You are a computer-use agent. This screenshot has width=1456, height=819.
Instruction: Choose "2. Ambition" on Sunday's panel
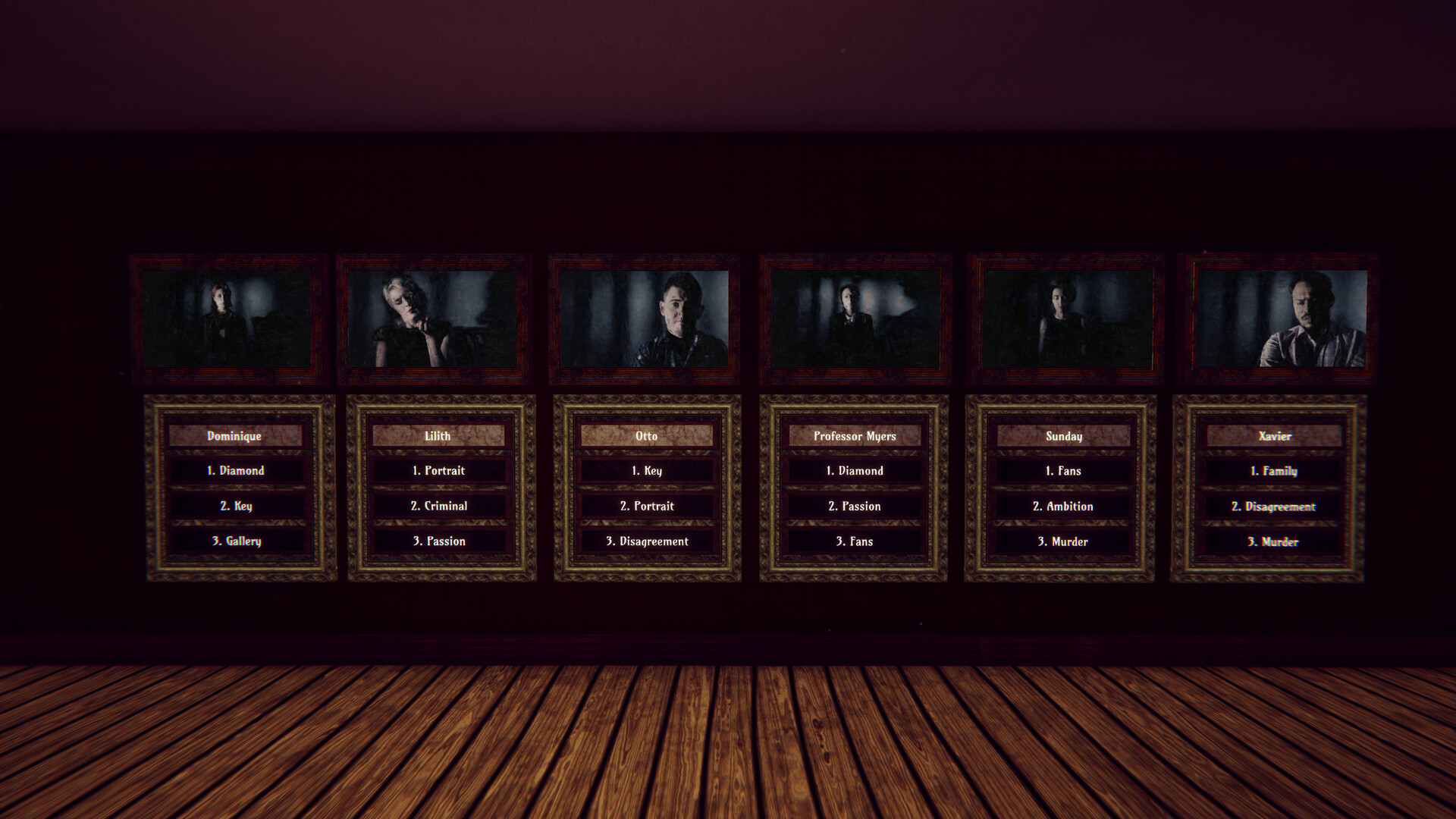(x=1062, y=506)
